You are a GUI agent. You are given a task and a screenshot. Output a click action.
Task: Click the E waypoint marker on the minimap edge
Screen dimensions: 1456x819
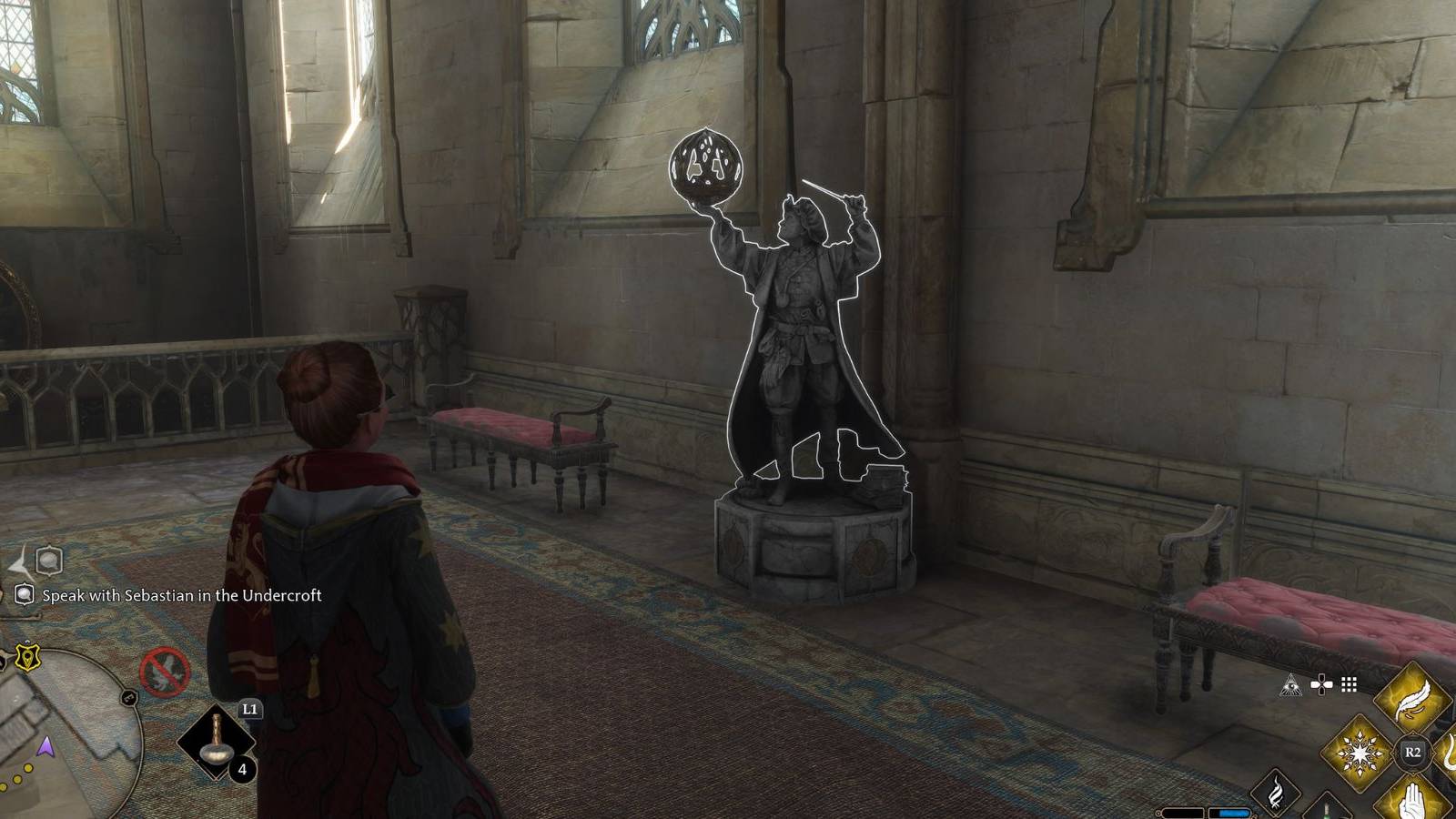pyautogui.click(x=127, y=696)
